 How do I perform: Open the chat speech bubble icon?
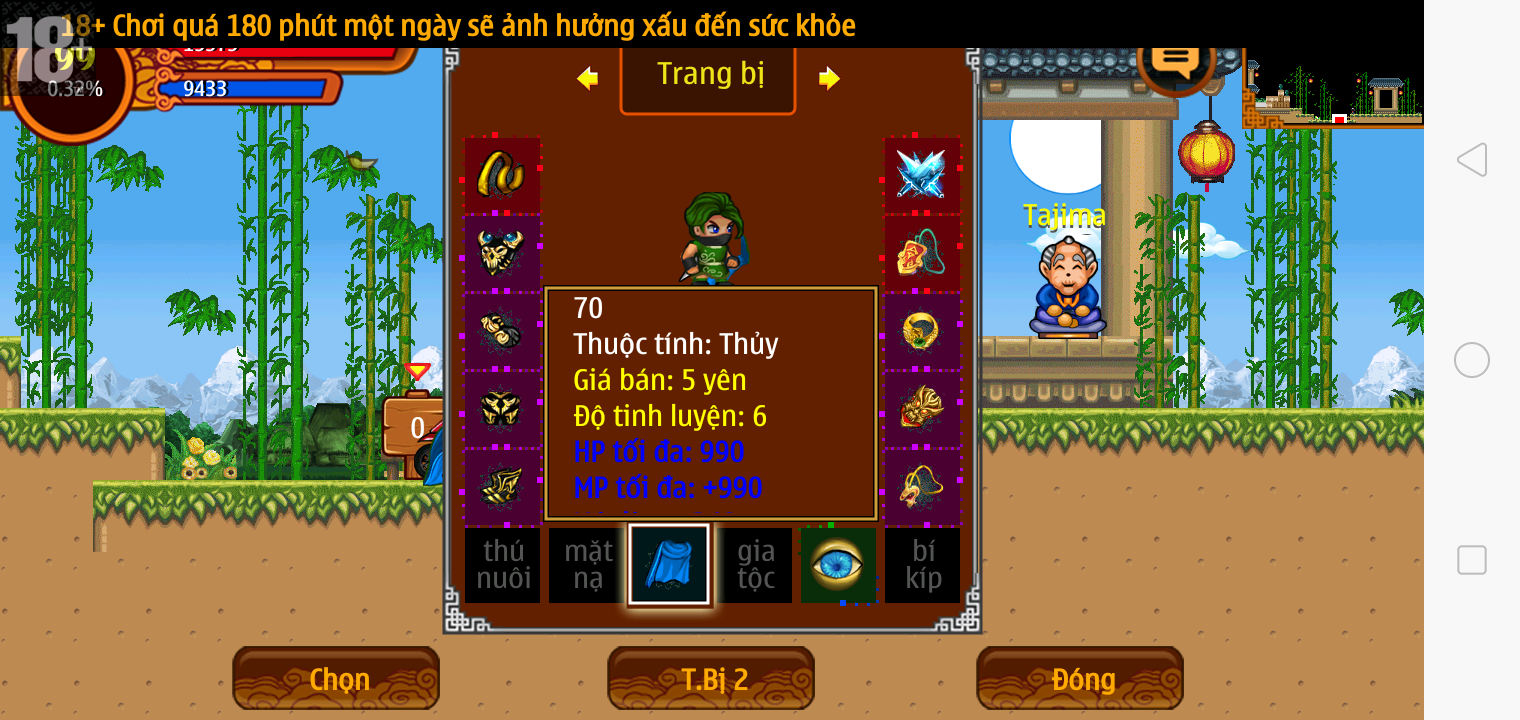tap(1175, 58)
